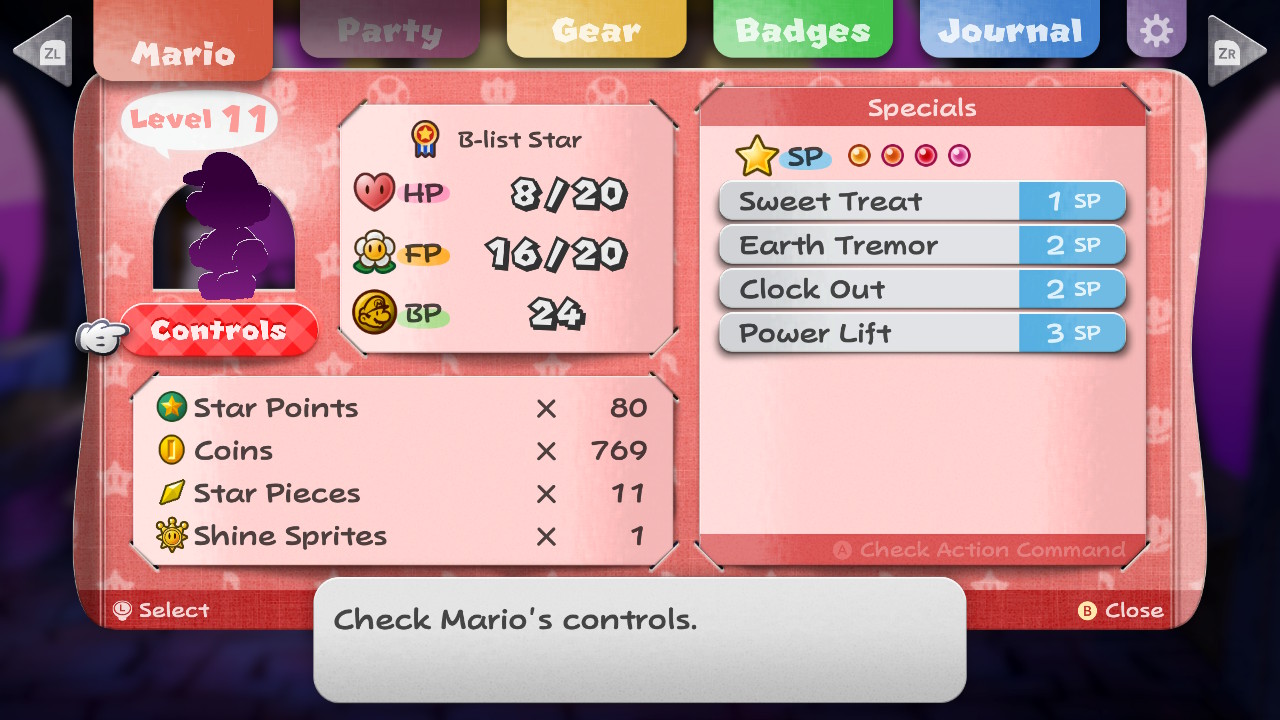Select the Gear tab

point(596,29)
